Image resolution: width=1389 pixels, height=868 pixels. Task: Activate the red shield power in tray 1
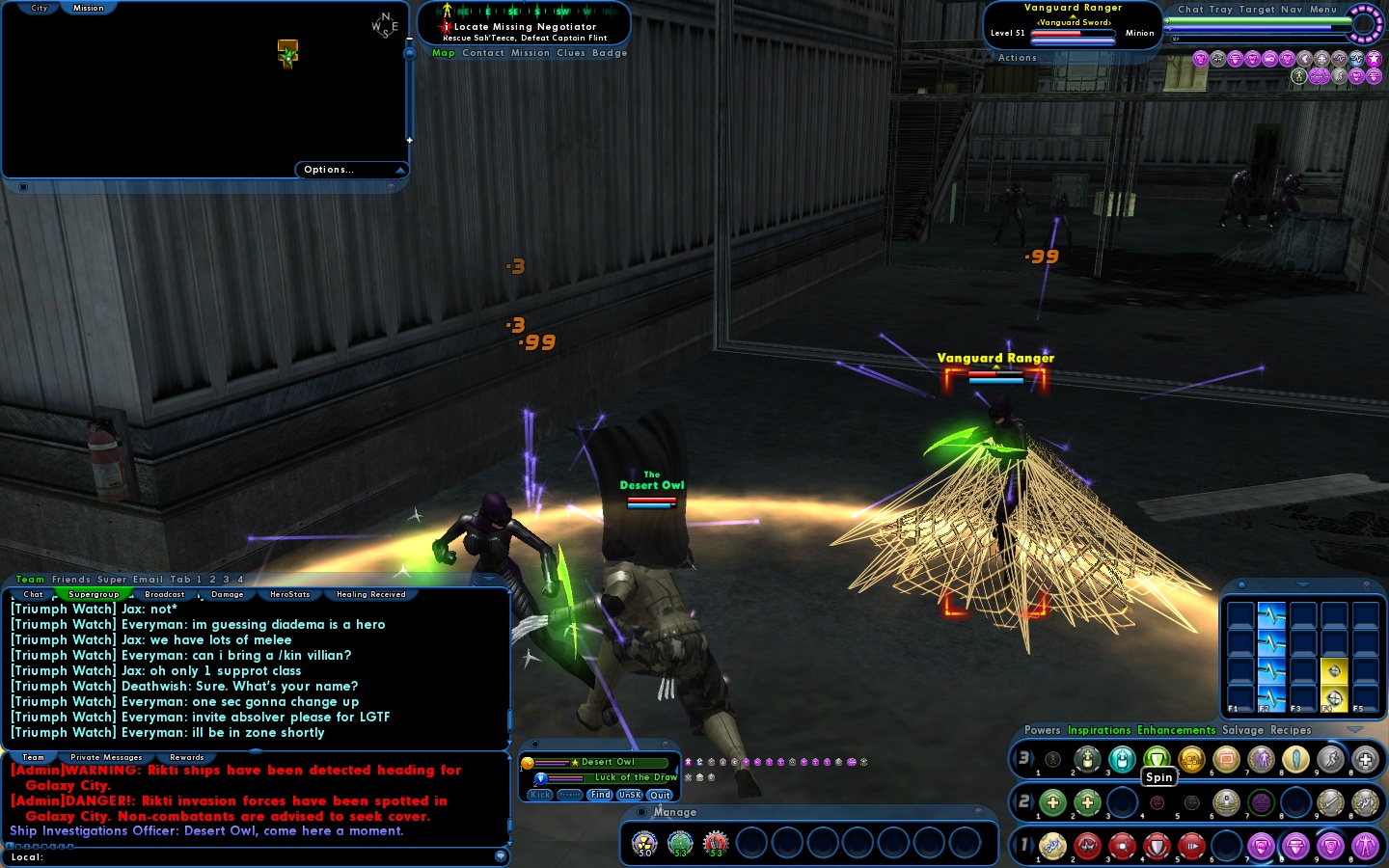pyautogui.click(x=1157, y=847)
